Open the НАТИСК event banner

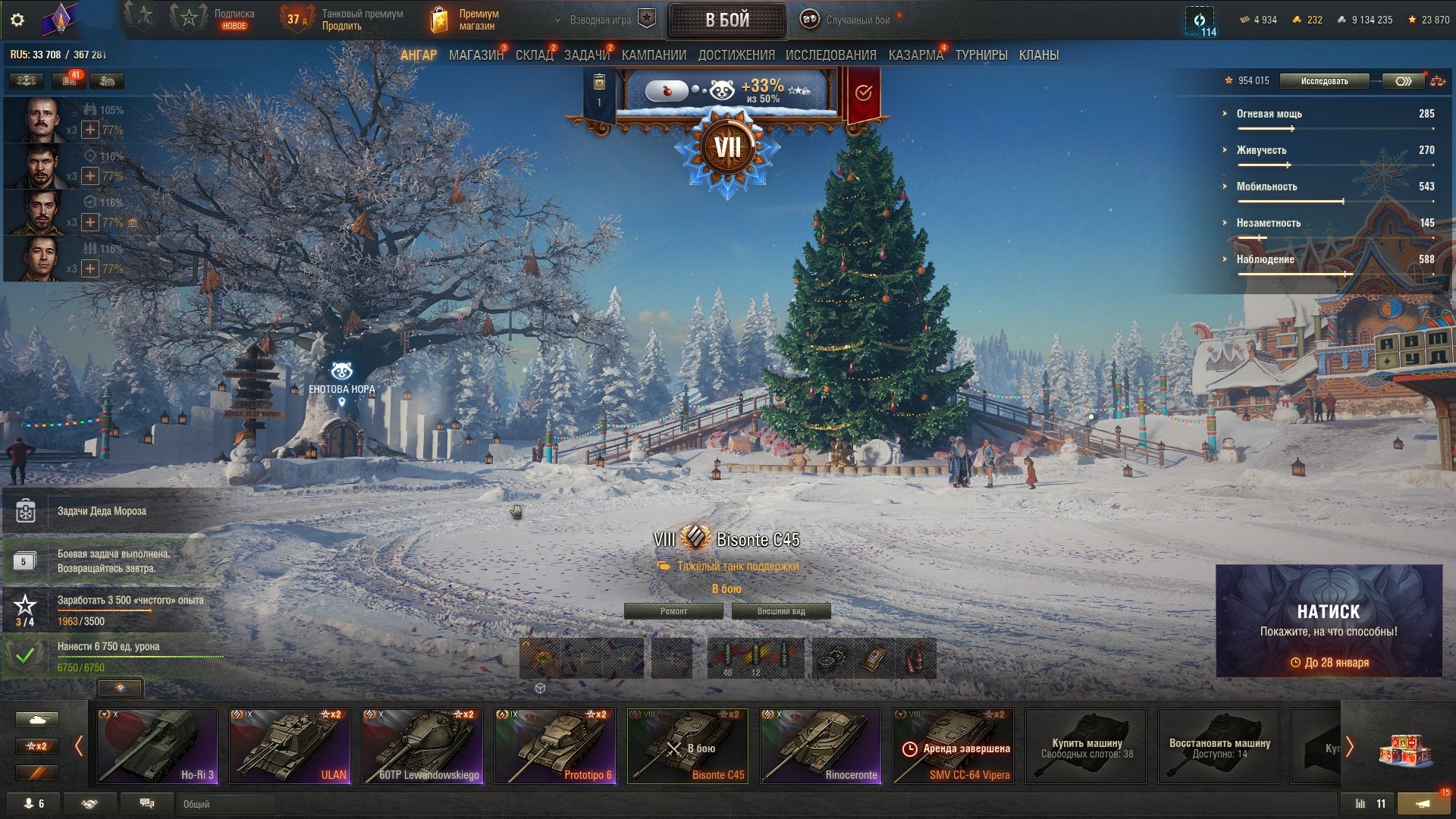[1329, 620]
